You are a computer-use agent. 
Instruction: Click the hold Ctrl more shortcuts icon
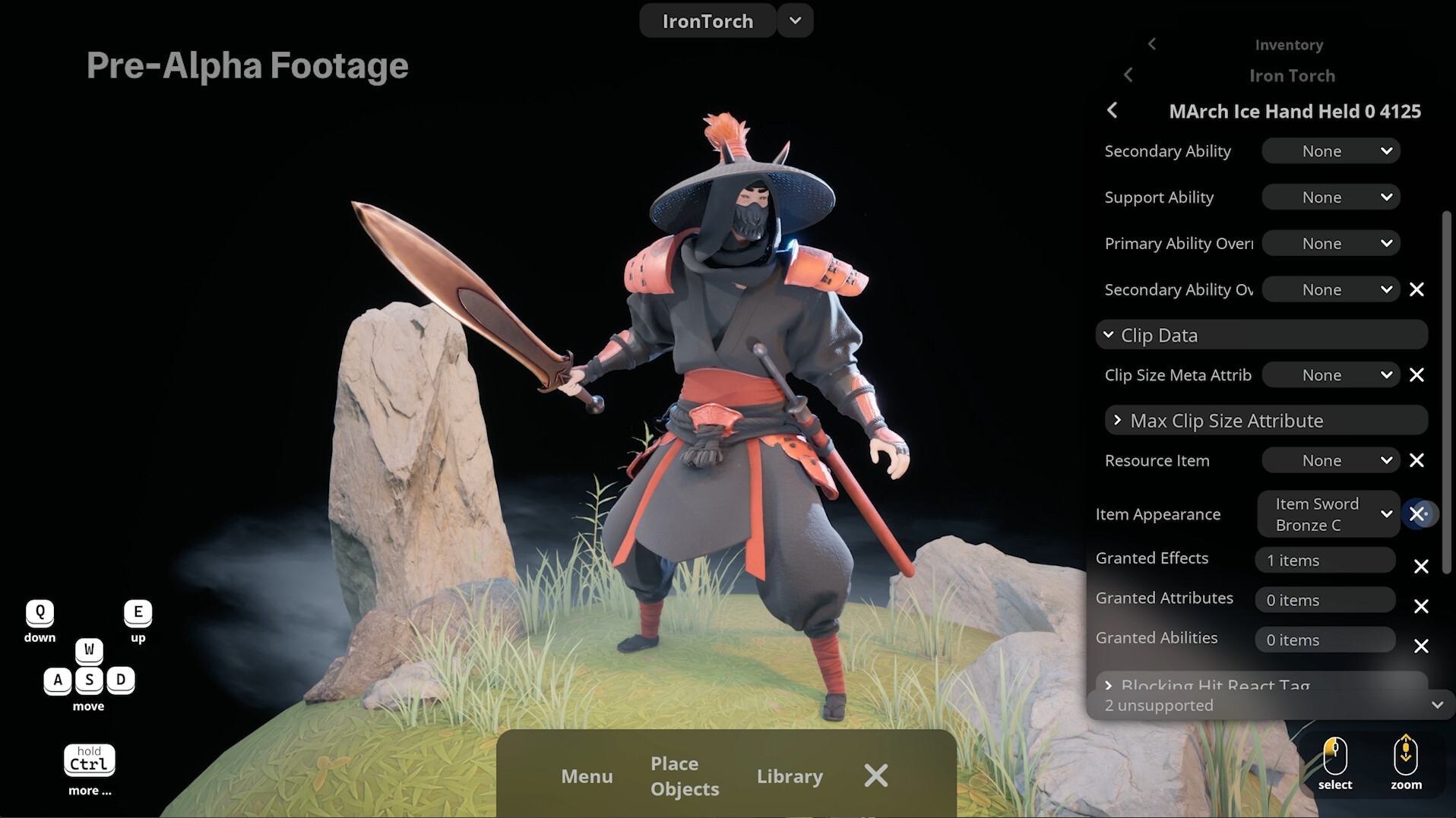click(89, 759)
